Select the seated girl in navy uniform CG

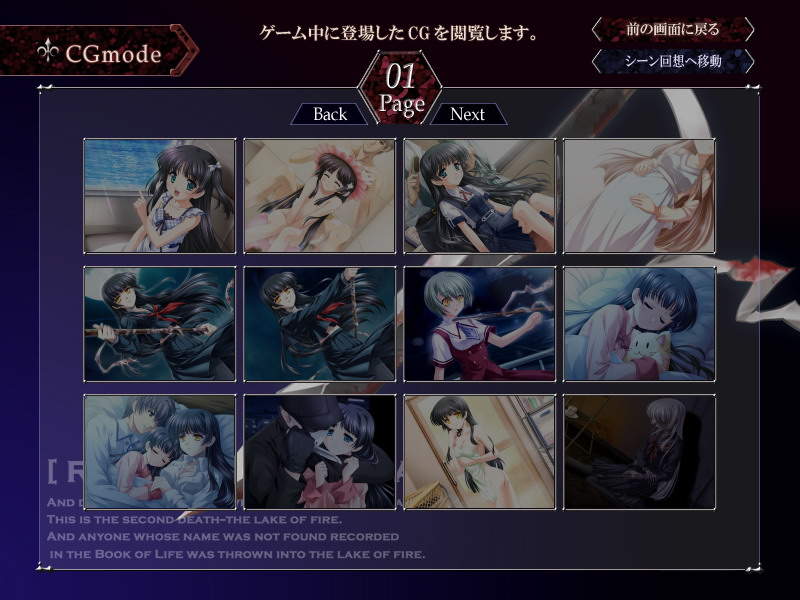click(x=480, y=196)
